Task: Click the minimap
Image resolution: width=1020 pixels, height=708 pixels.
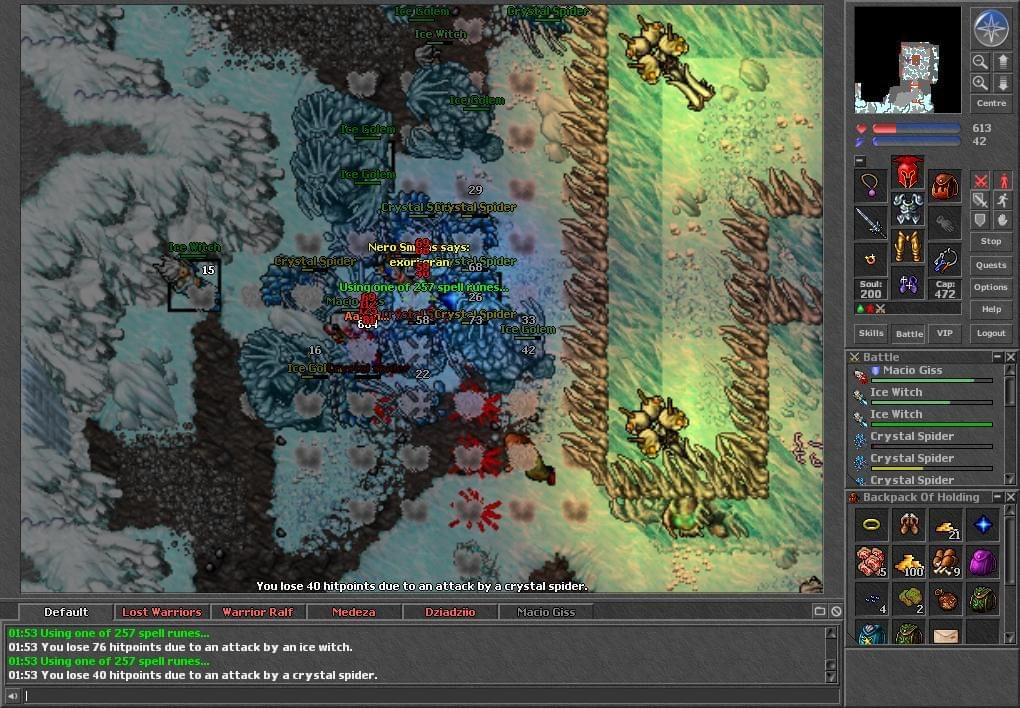Action: [x=908, y=61]
